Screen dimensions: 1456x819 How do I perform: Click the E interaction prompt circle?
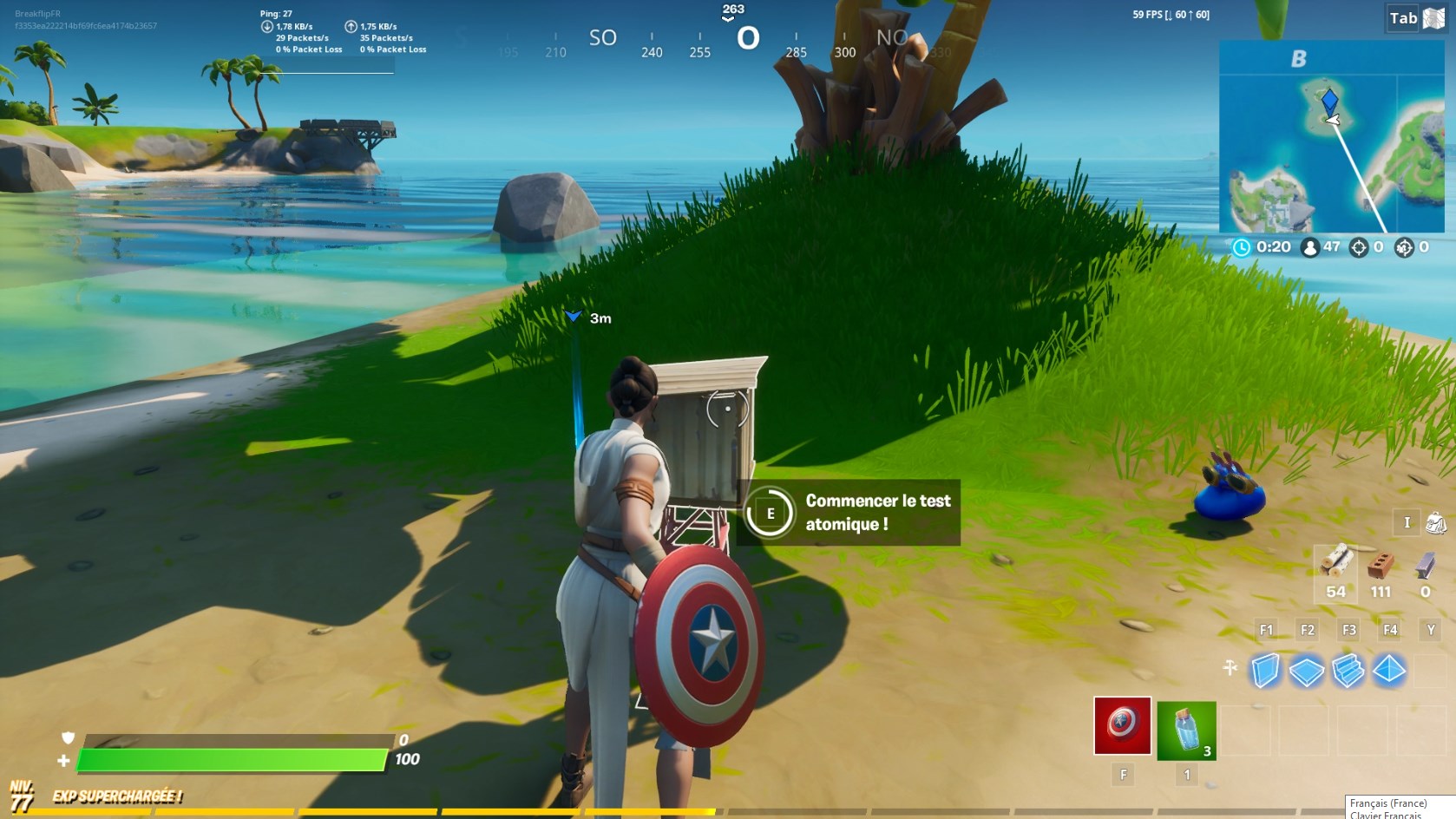point(769,513)
